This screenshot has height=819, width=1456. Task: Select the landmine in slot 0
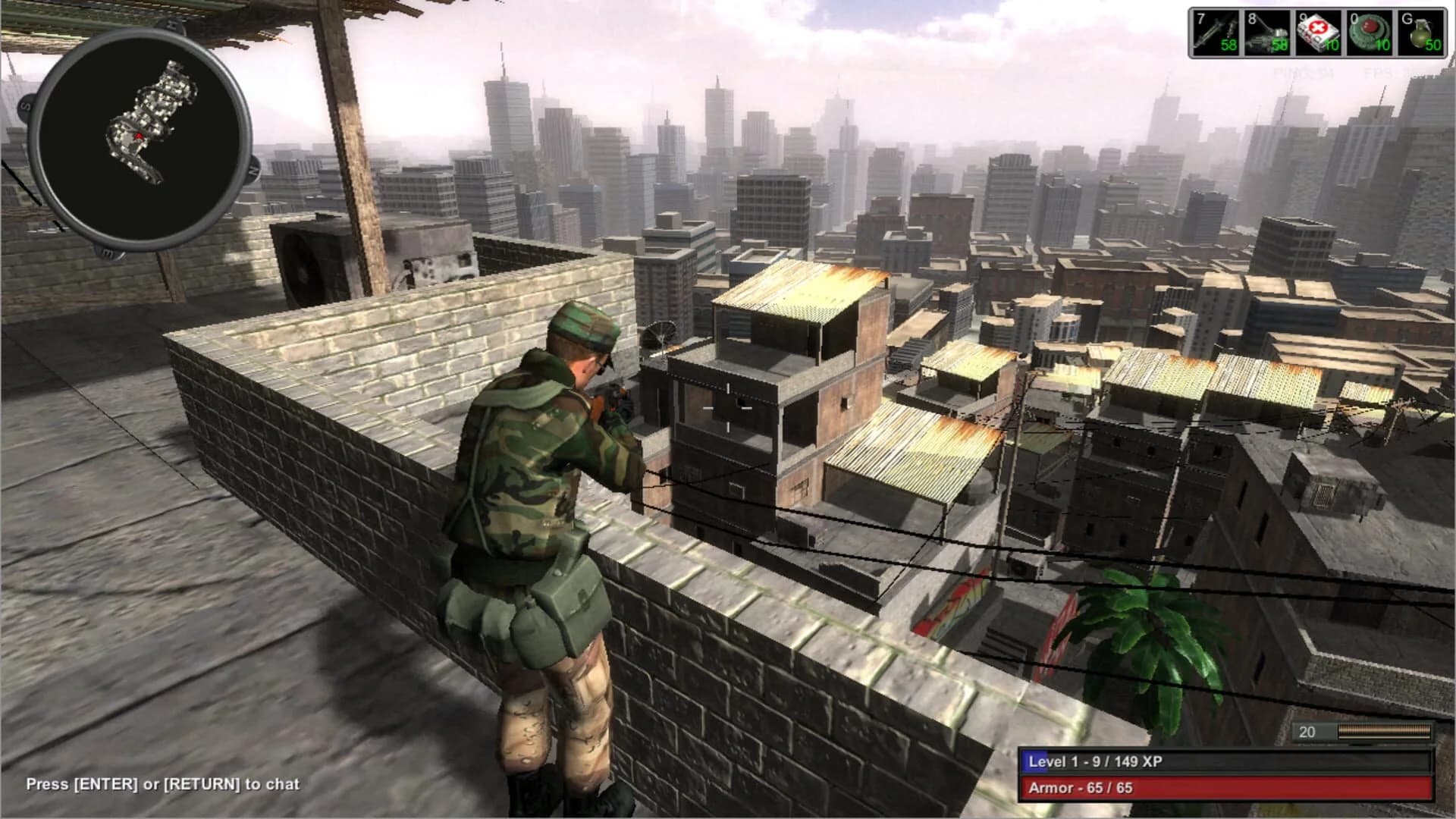[x=1371, y=34]
